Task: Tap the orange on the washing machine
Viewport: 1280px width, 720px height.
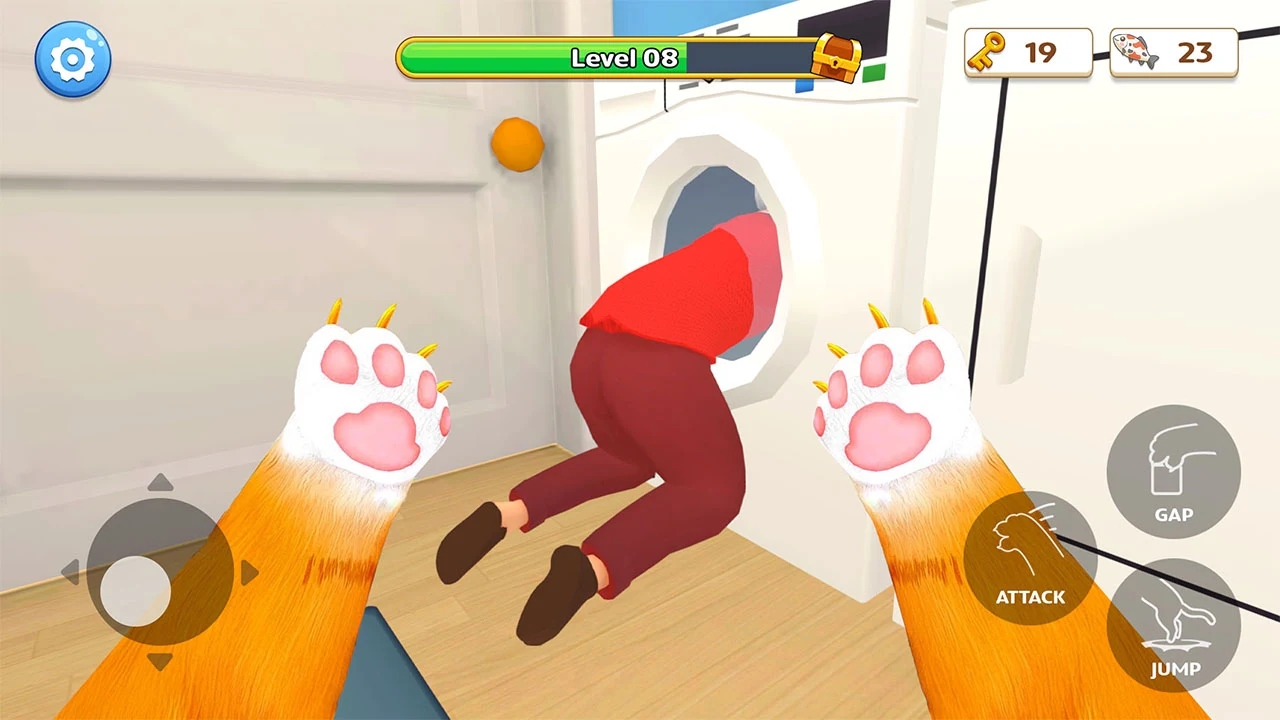Action: coord(516,143)
